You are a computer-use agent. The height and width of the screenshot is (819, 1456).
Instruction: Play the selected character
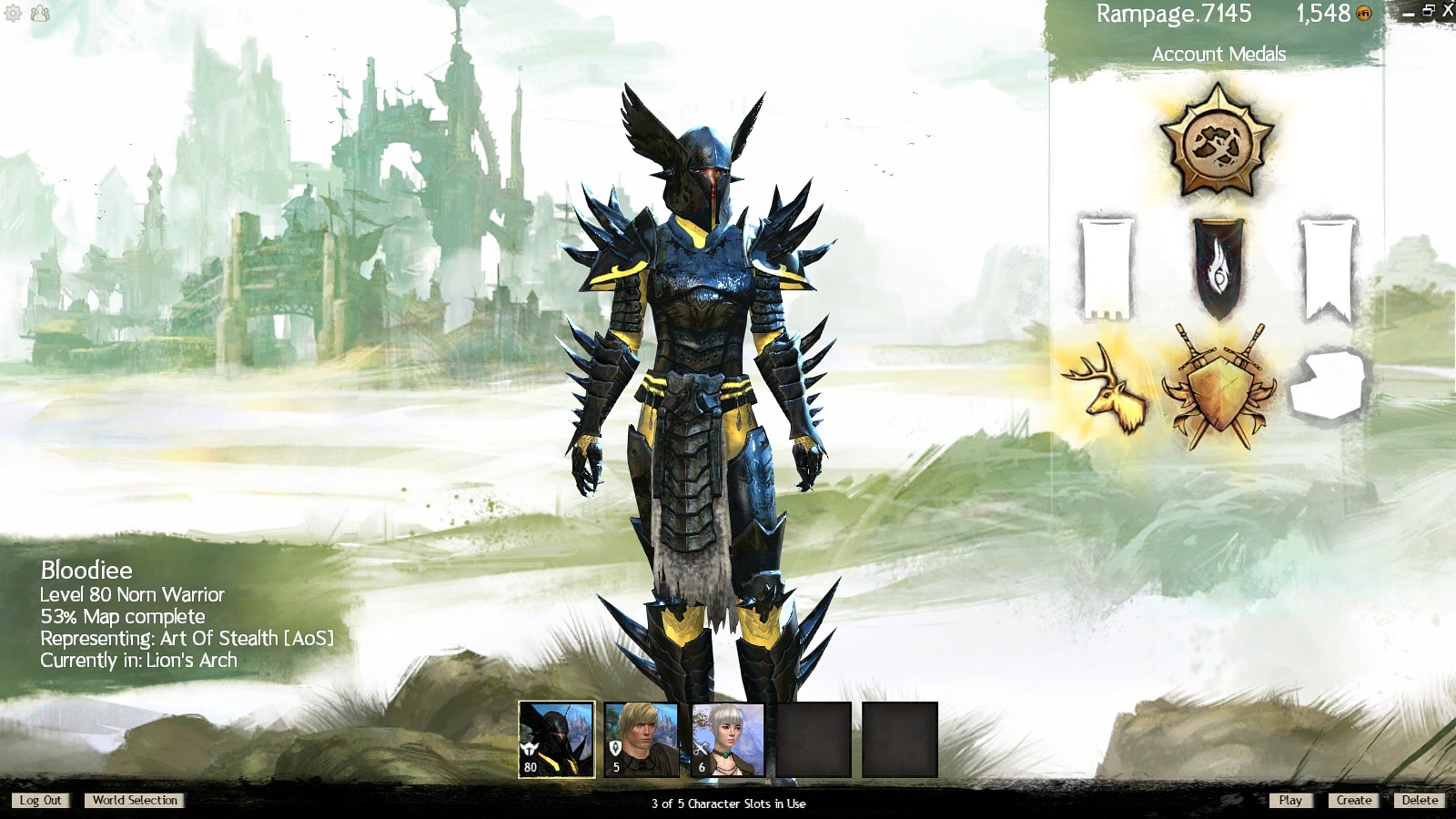coord(1289,801)
